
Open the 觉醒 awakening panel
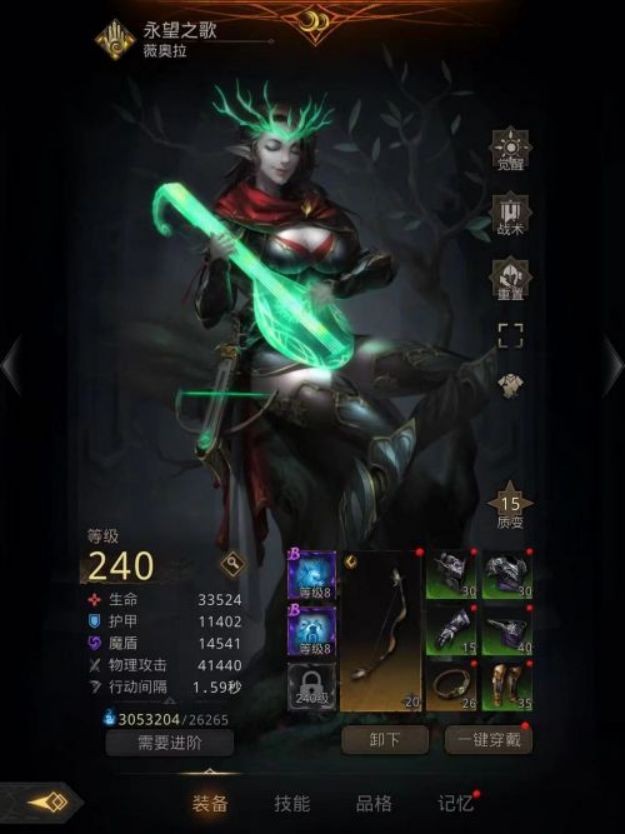pos(510,152)
